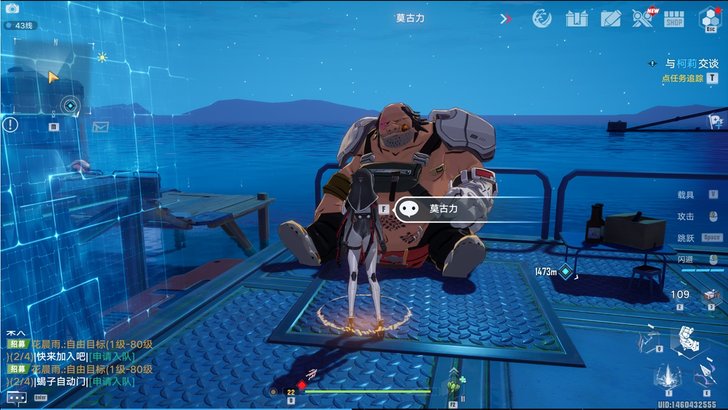The height and width of the screenshot is (410, 728).
Task: Open the hexagon main menu icon
Action: [711, 17]
